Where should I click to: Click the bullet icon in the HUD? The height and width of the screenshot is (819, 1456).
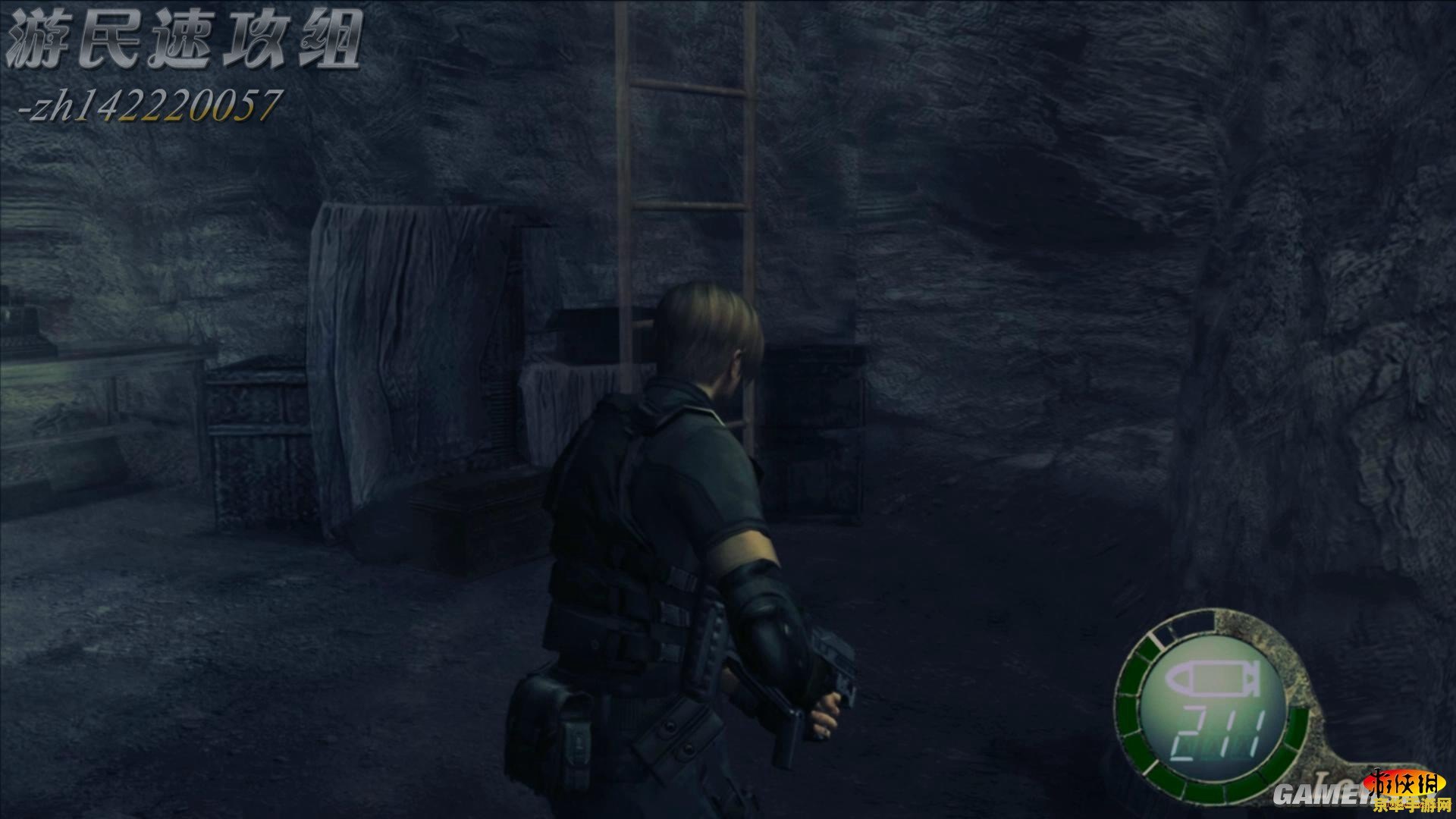[x=1211, y=681]
